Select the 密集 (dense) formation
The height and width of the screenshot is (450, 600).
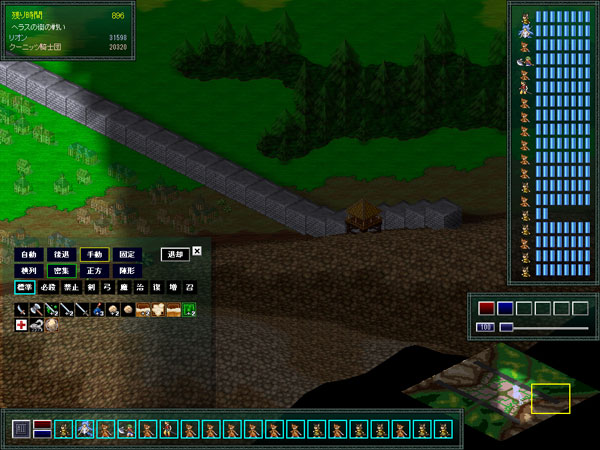(x=62, y=271)
